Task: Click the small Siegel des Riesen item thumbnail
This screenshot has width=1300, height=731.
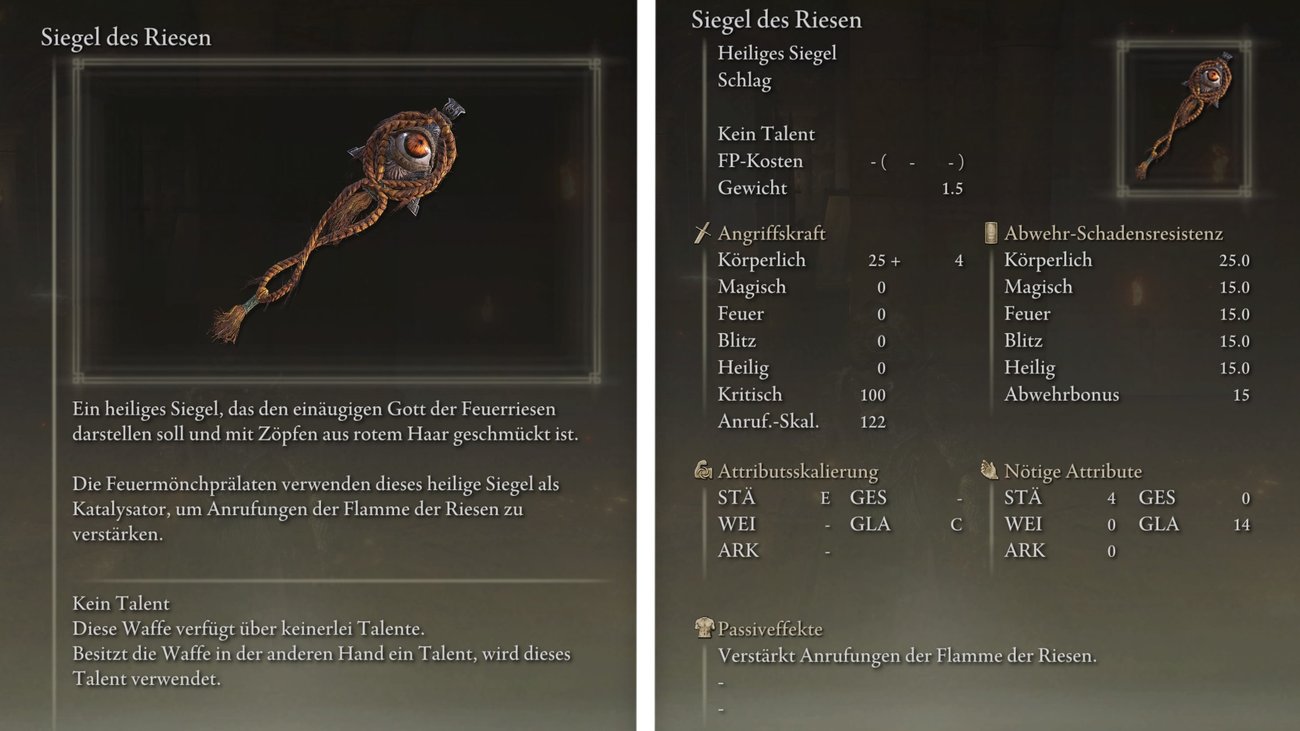Action: (x=1184, y=118)
